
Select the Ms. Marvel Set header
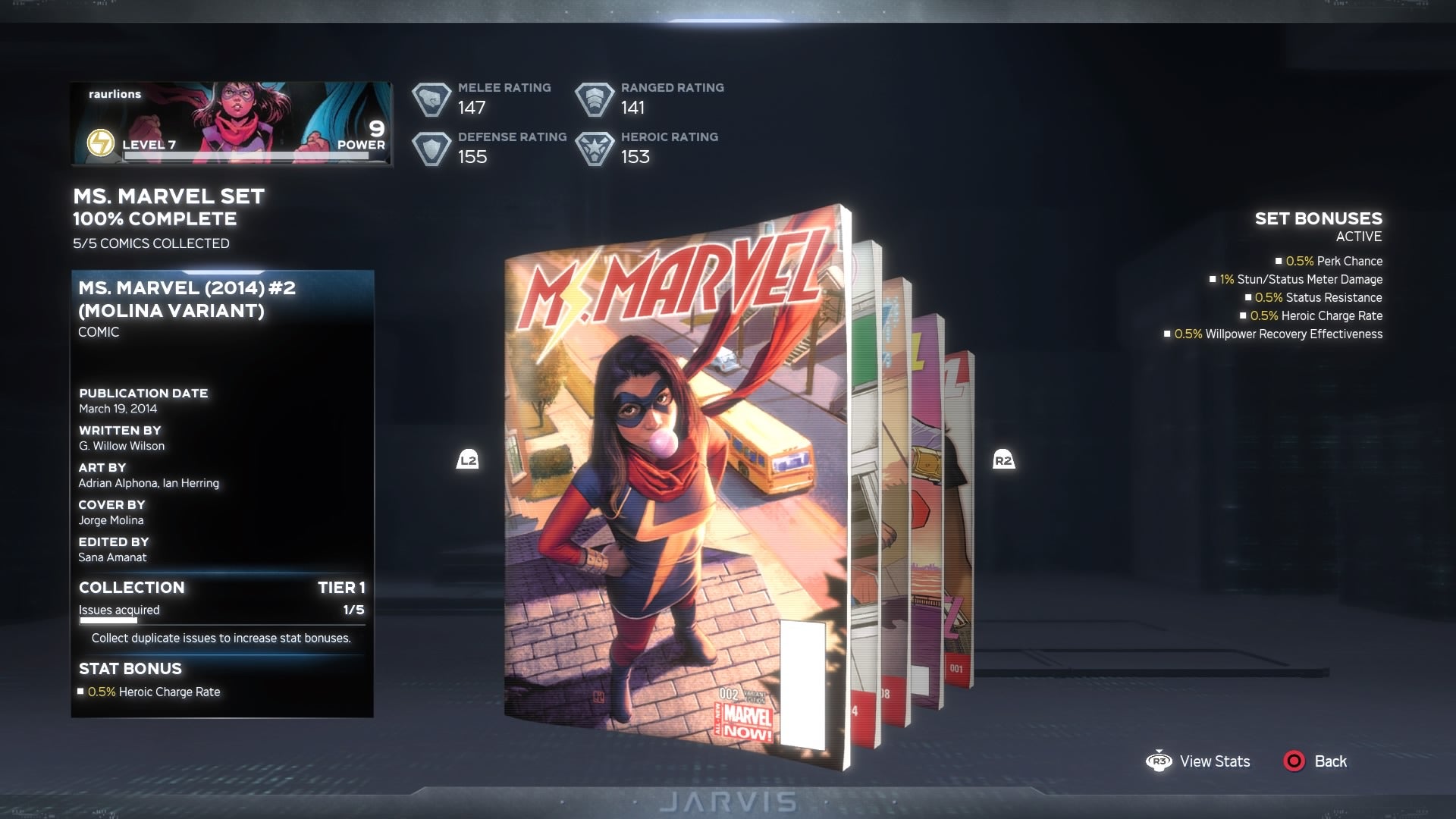click(168, 196)
